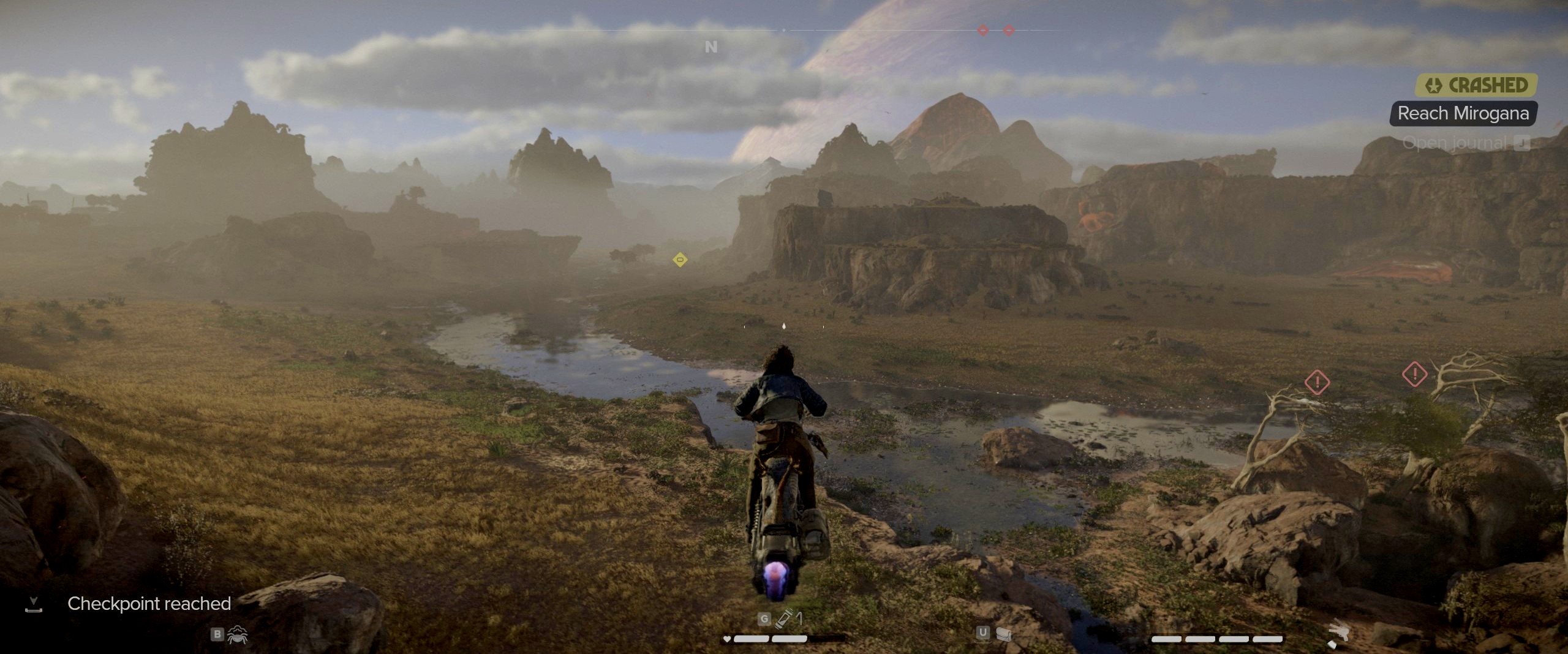
Task: Click the Reach Mirogana objective
Action: point(1463,113)
